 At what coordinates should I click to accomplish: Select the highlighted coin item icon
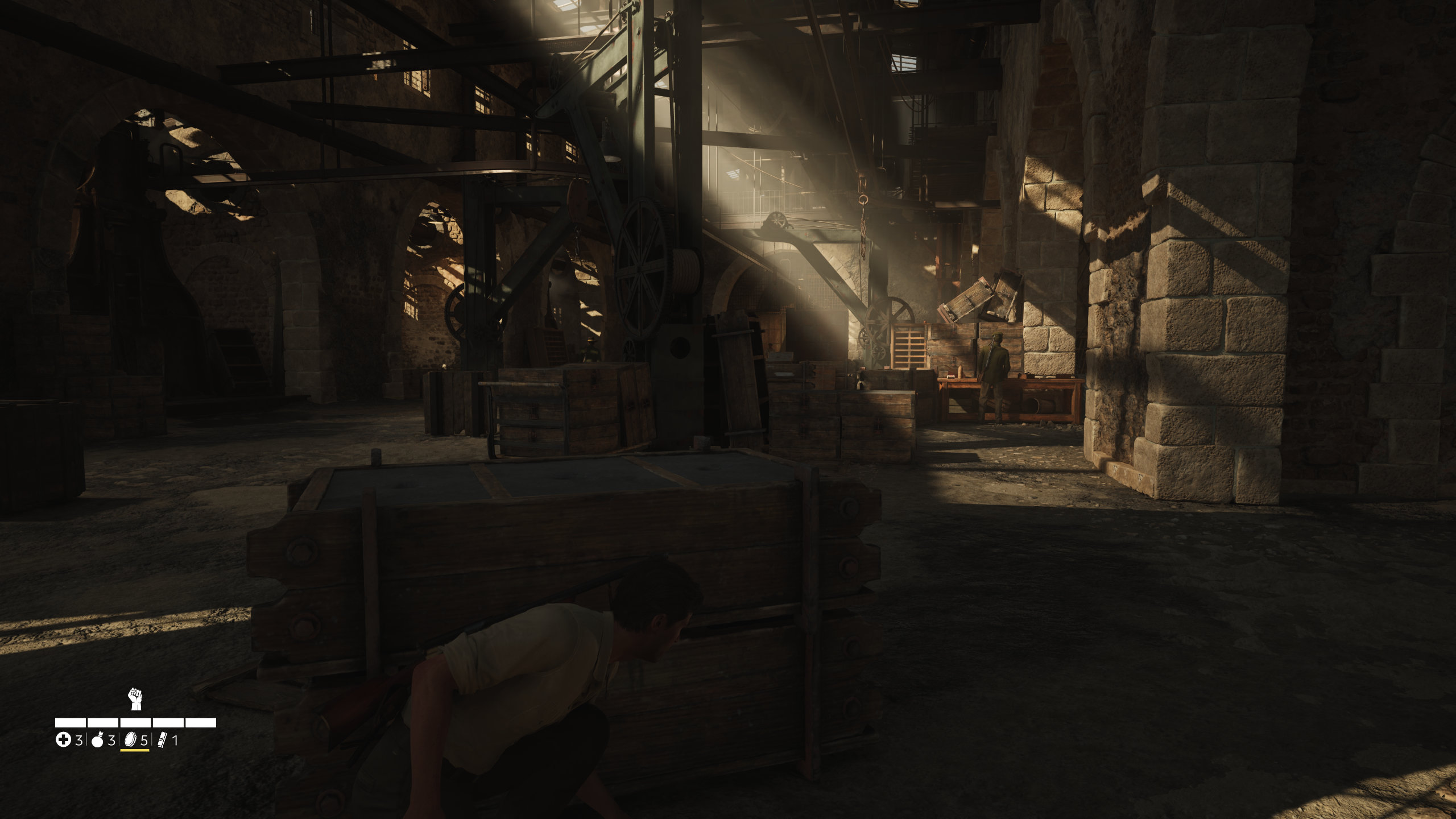(130, 740)
